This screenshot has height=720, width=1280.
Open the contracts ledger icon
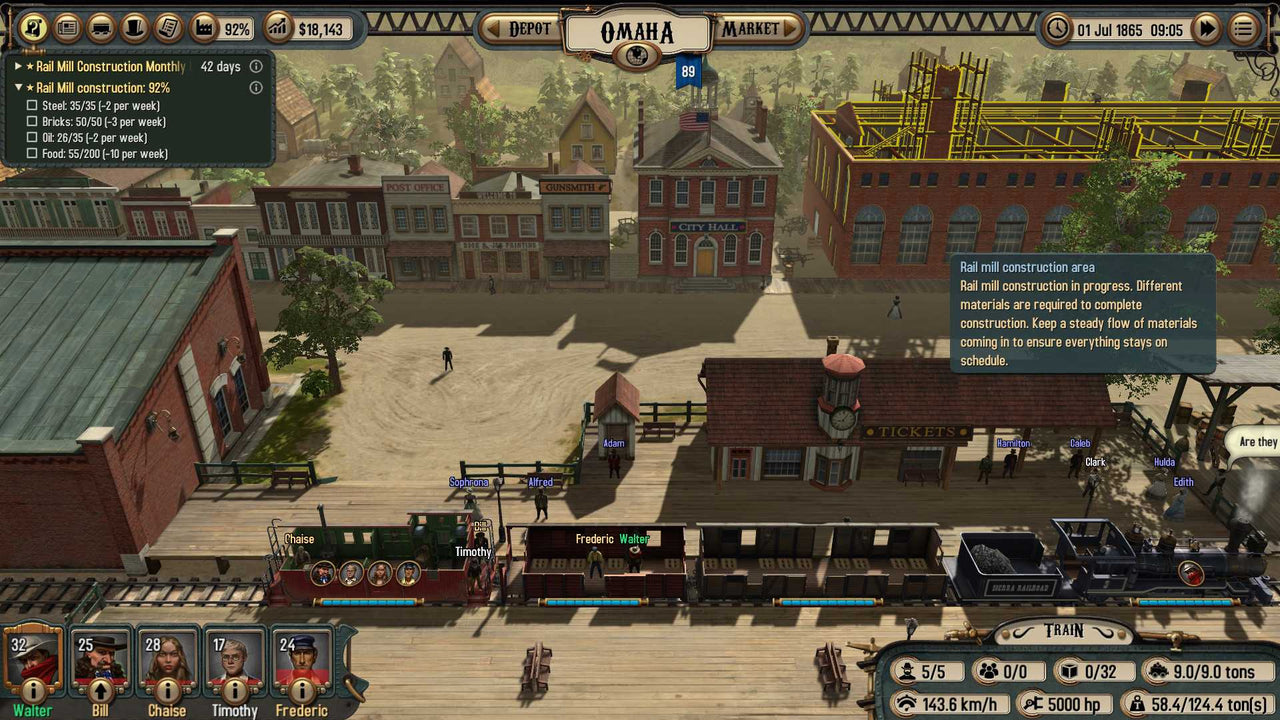pos(169,28)
